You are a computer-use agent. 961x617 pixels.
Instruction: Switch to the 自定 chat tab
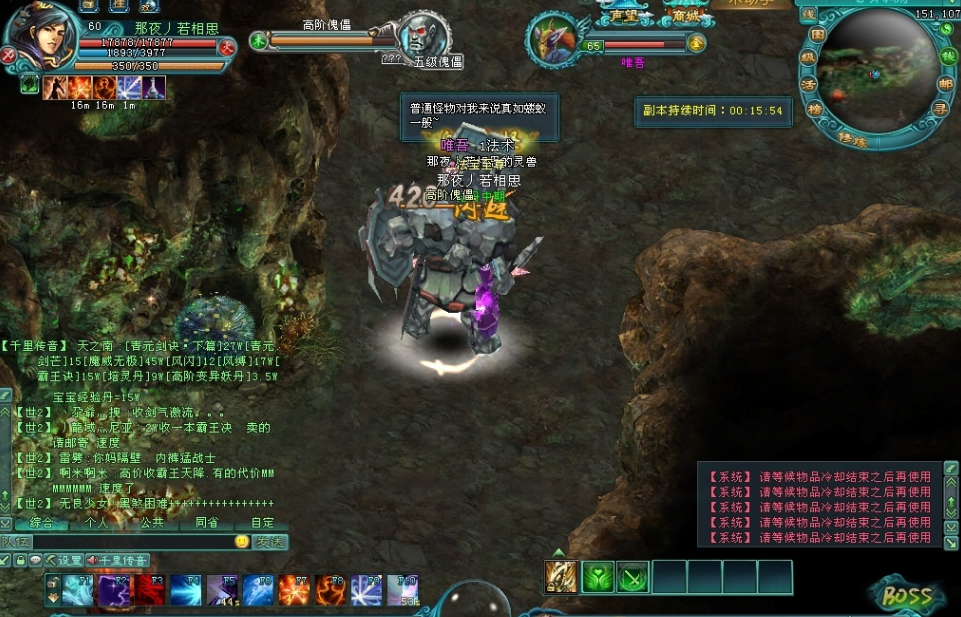(262, 522)
